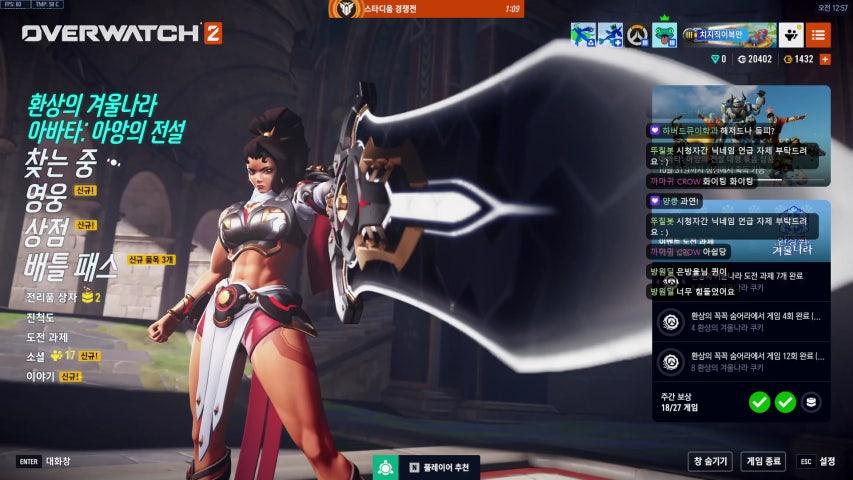Open the white notifications icon beside the list icon
853x480 pixels.
point(791,35)
